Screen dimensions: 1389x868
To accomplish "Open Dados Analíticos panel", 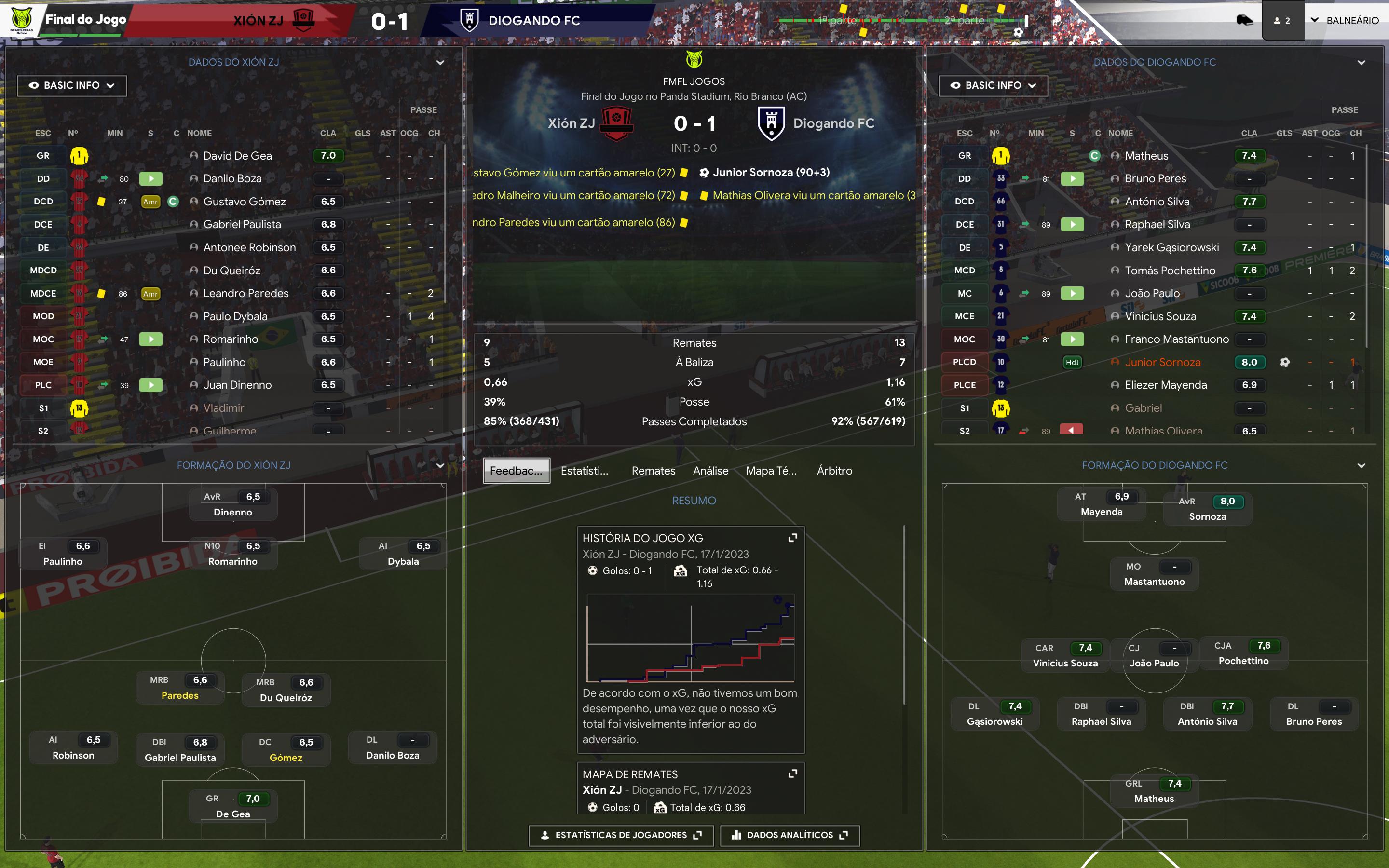I will (x=790, y=835).
